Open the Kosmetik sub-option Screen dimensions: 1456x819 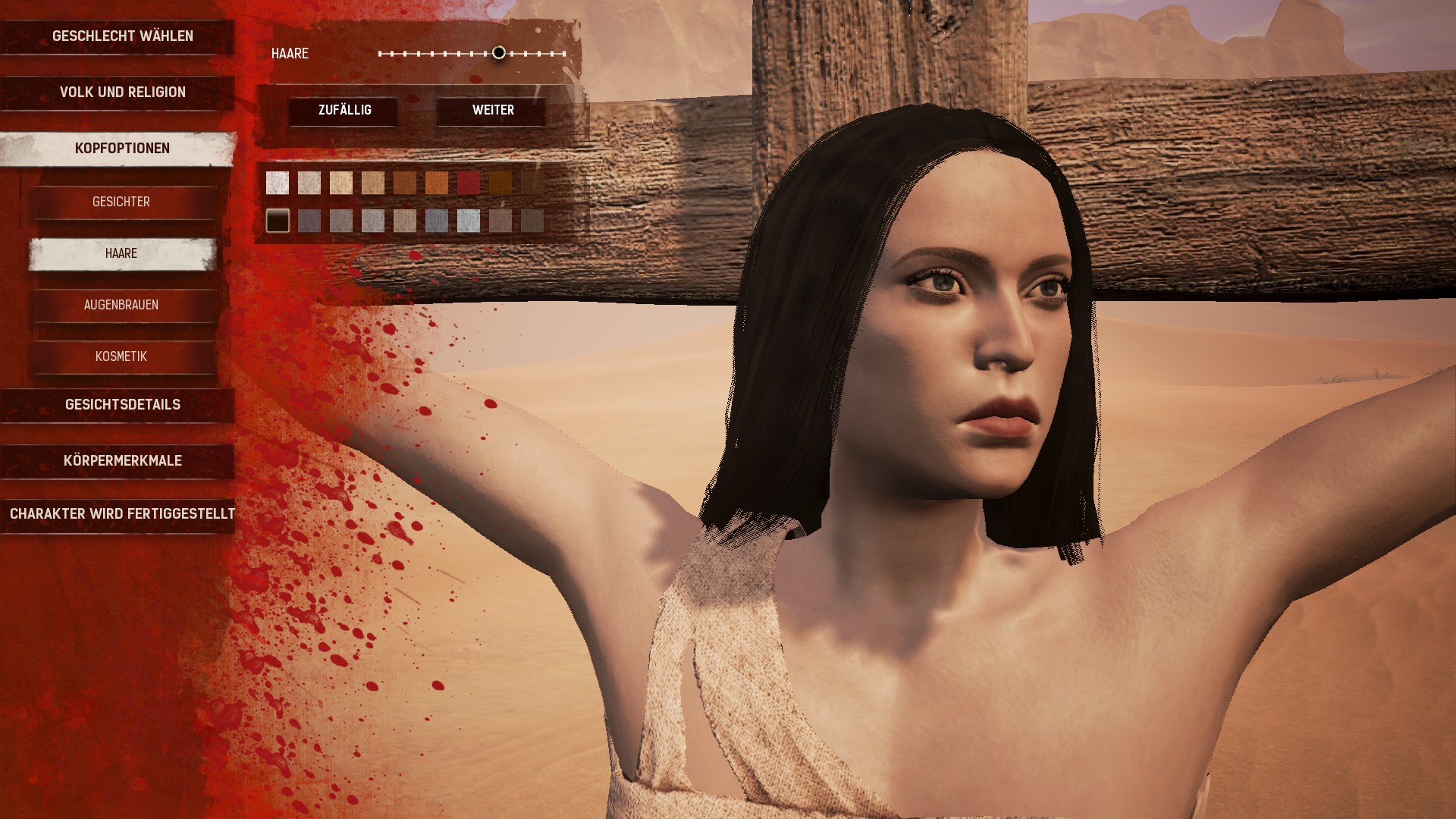121,356
